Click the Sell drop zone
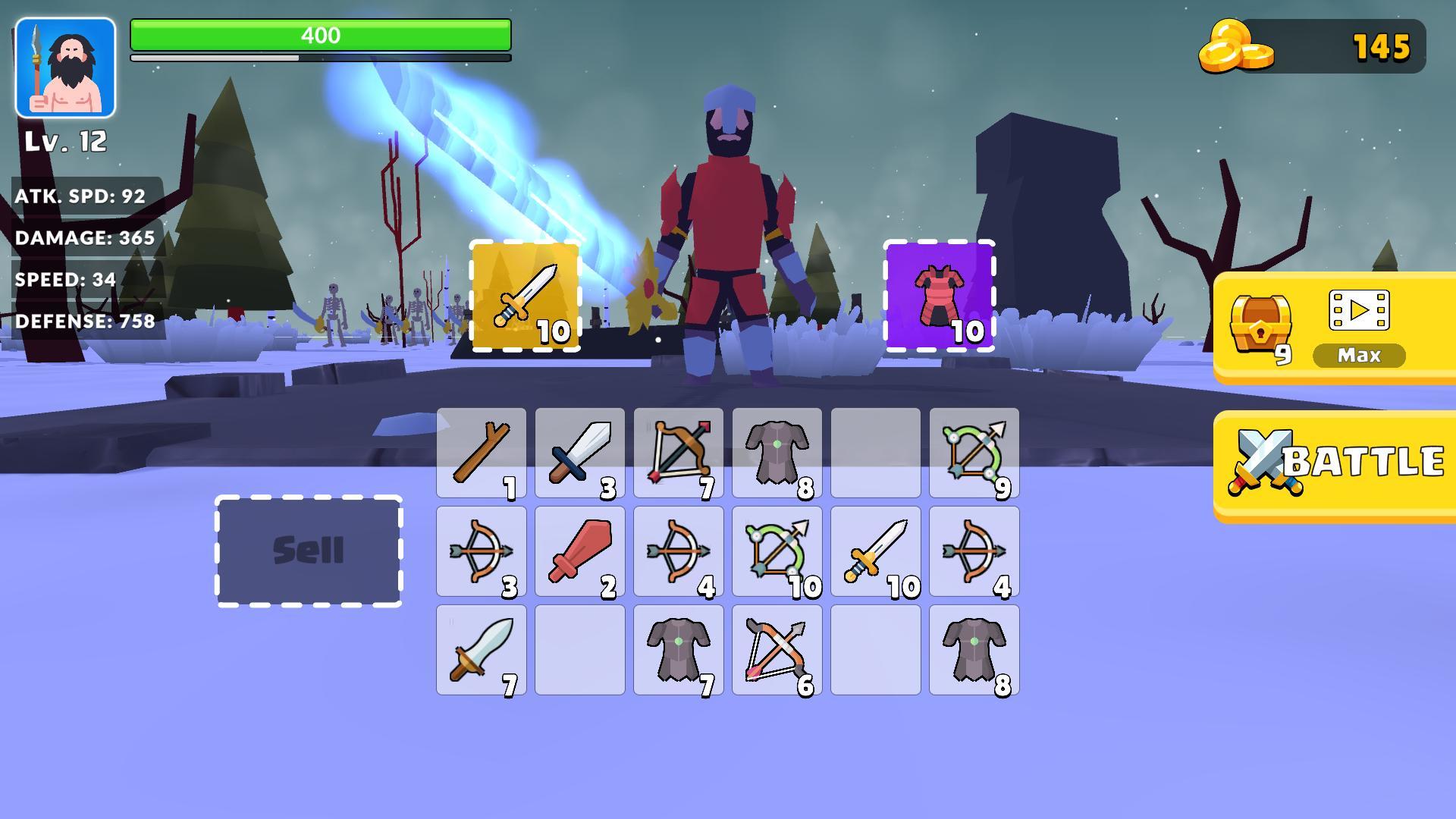Viewport: 1456px width, 819px height. click(309, 551)
